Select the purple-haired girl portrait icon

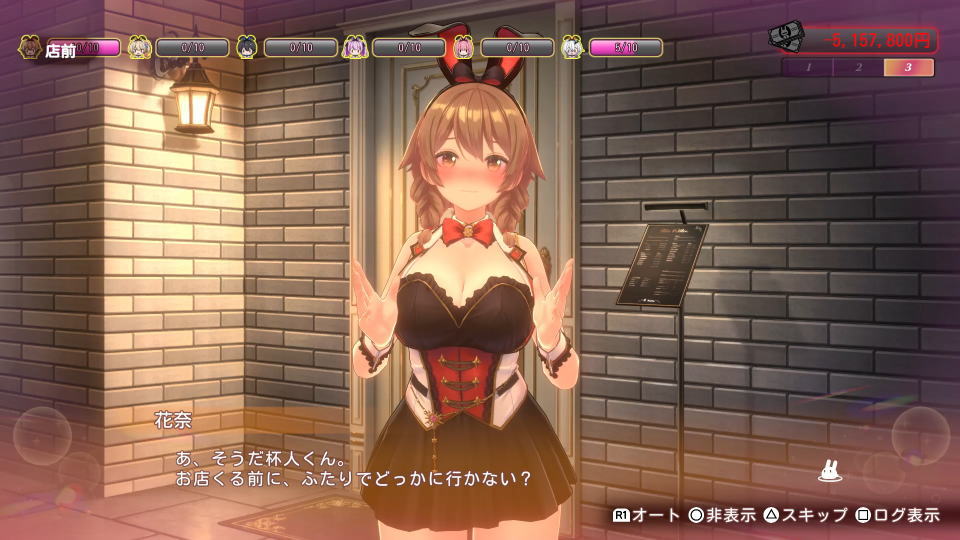pyautogui.click(x=356, y=47)
